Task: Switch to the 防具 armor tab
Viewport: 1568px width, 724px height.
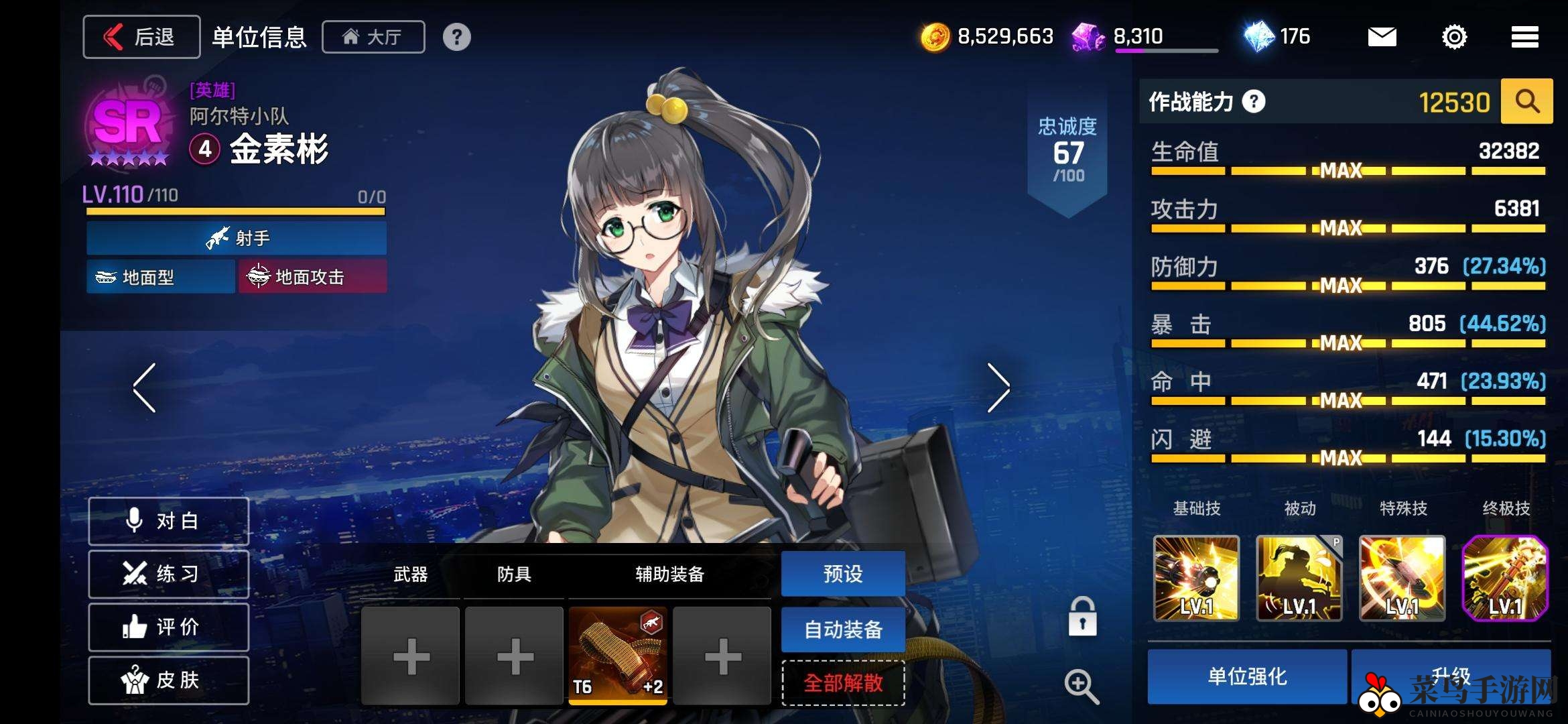Action: (513, 575)
